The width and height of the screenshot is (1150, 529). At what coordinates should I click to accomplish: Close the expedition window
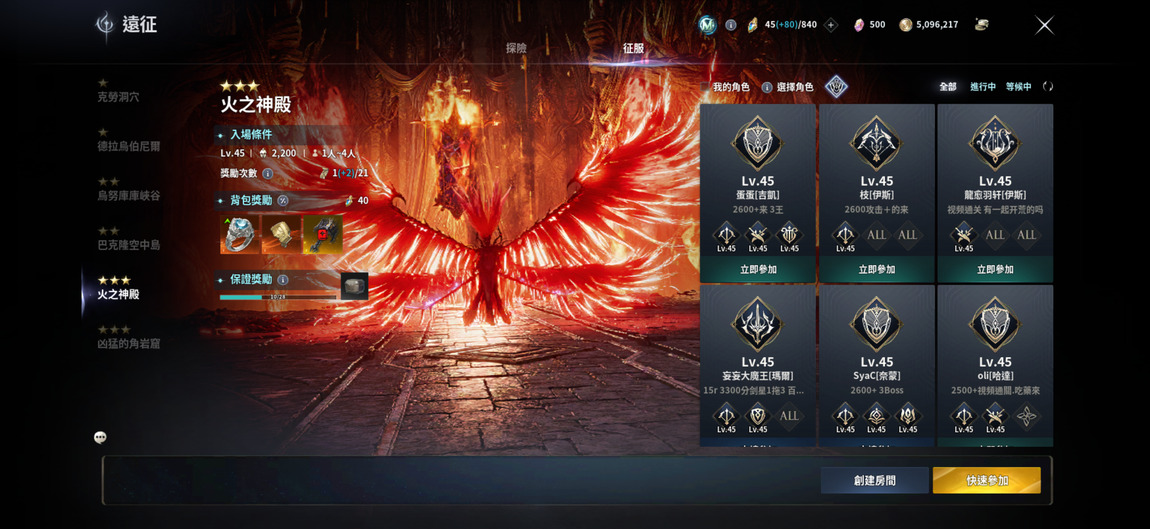click(x=1044, y=25)
